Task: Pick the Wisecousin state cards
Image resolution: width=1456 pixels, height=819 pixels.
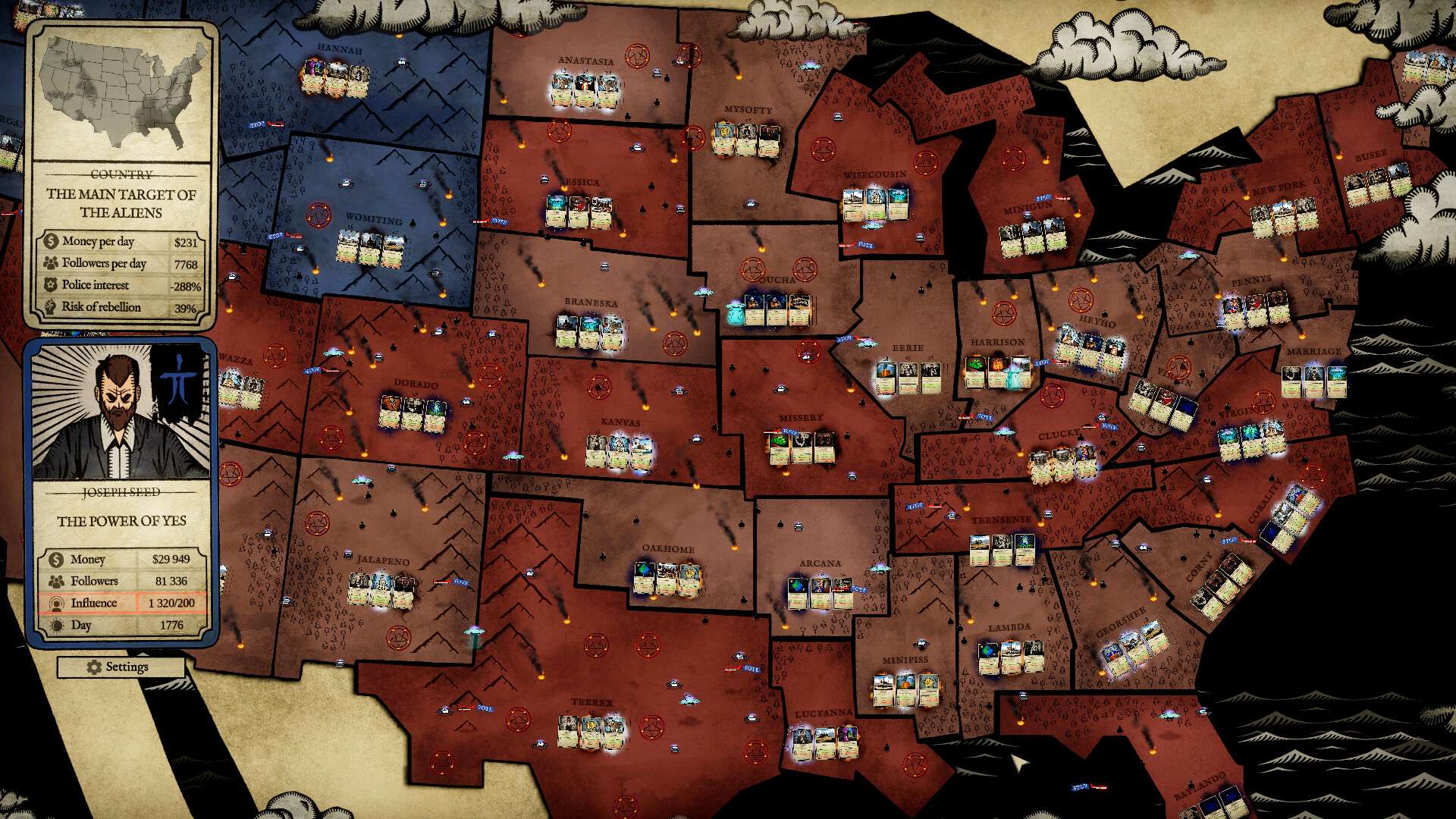Action: (x=874, y=203)
